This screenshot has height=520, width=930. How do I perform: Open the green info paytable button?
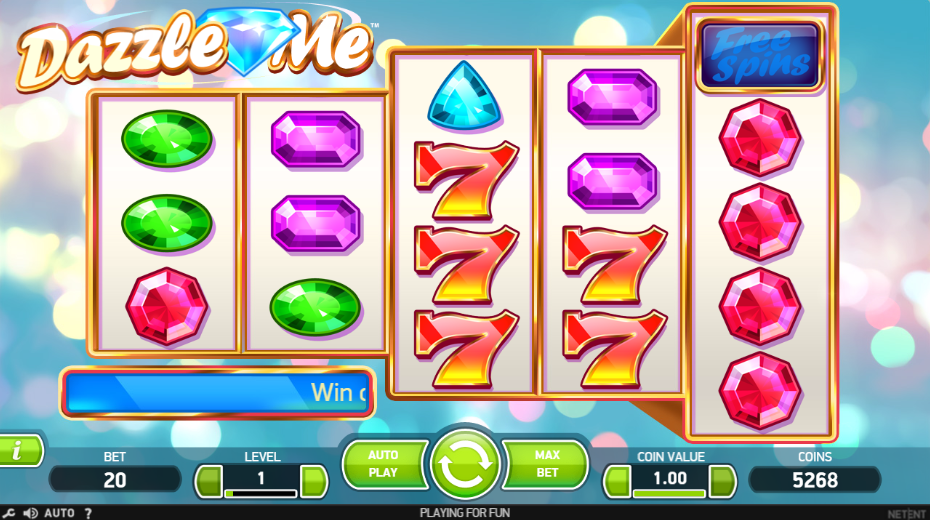[18, 451]
